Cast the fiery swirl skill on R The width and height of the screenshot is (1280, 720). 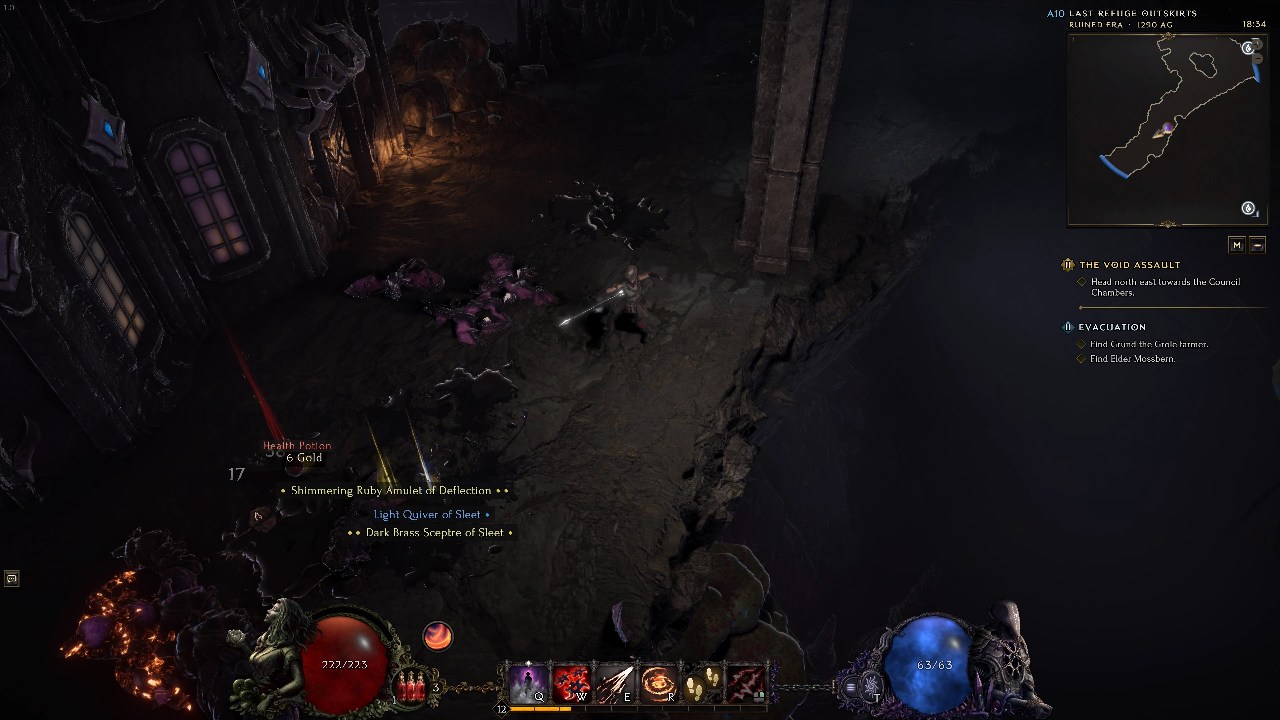click(x=657, y=684)
